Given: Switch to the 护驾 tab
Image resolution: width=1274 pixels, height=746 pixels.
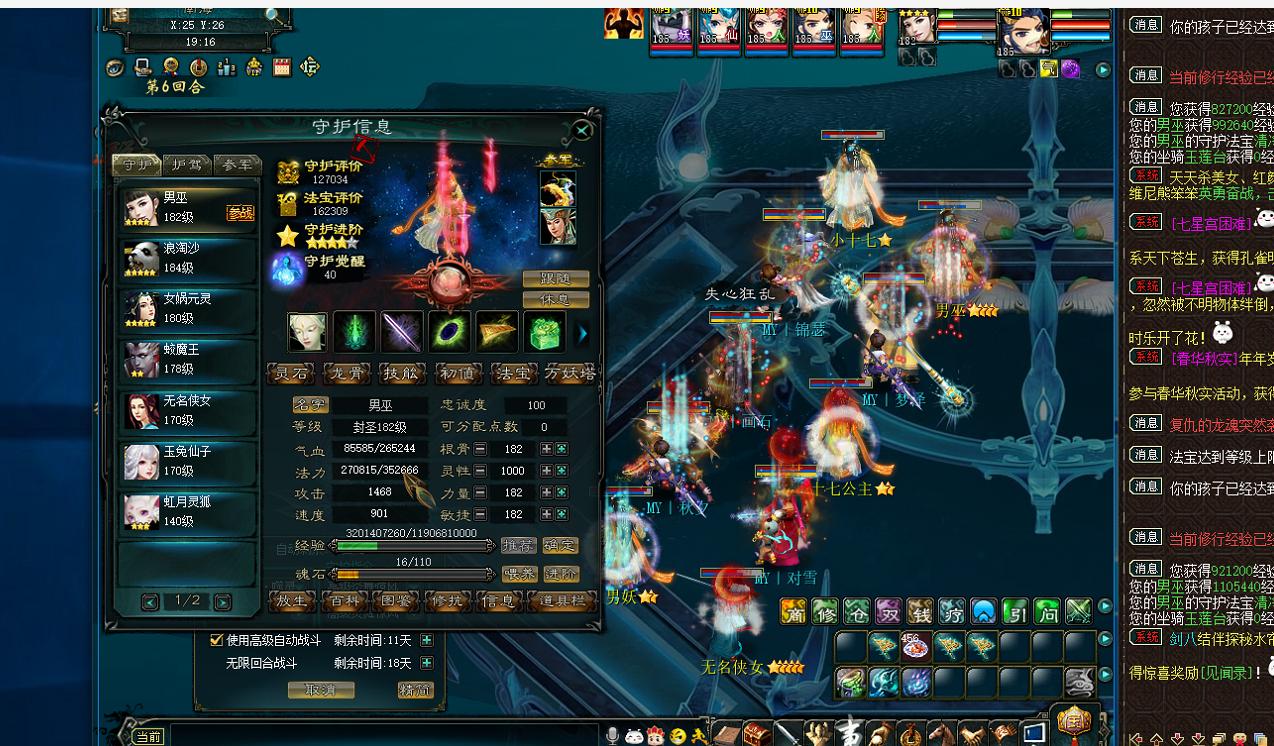Looking at the screenshot, I should pos(187,165).
